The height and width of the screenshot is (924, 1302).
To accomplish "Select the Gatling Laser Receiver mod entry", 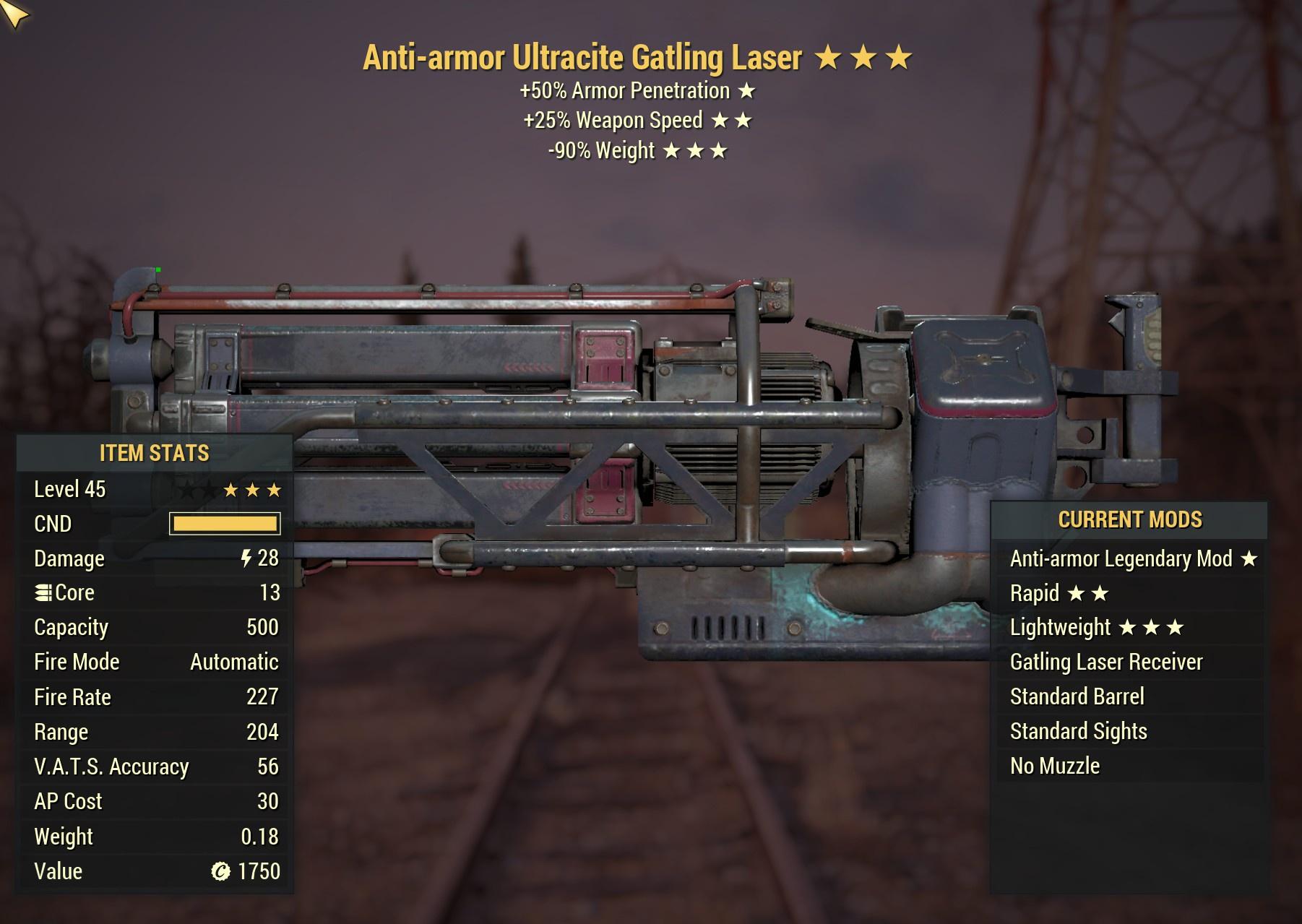I will [1105, 662].
